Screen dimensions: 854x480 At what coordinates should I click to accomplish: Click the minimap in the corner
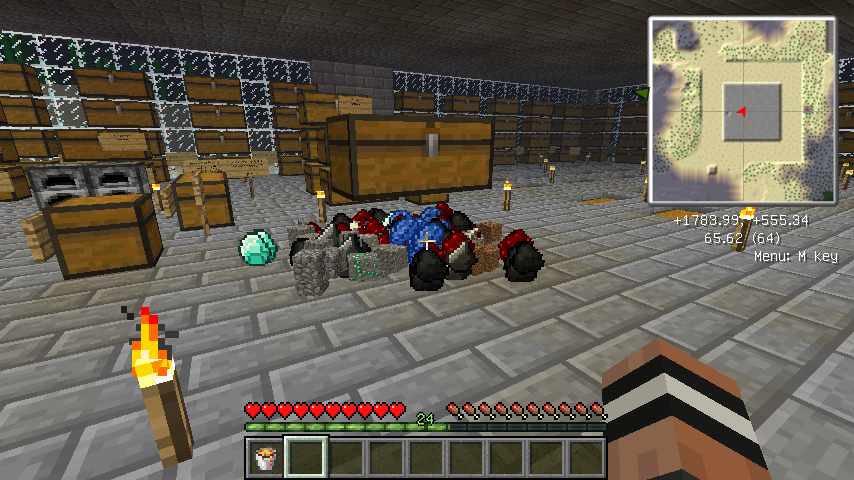[x=741, y=110]
